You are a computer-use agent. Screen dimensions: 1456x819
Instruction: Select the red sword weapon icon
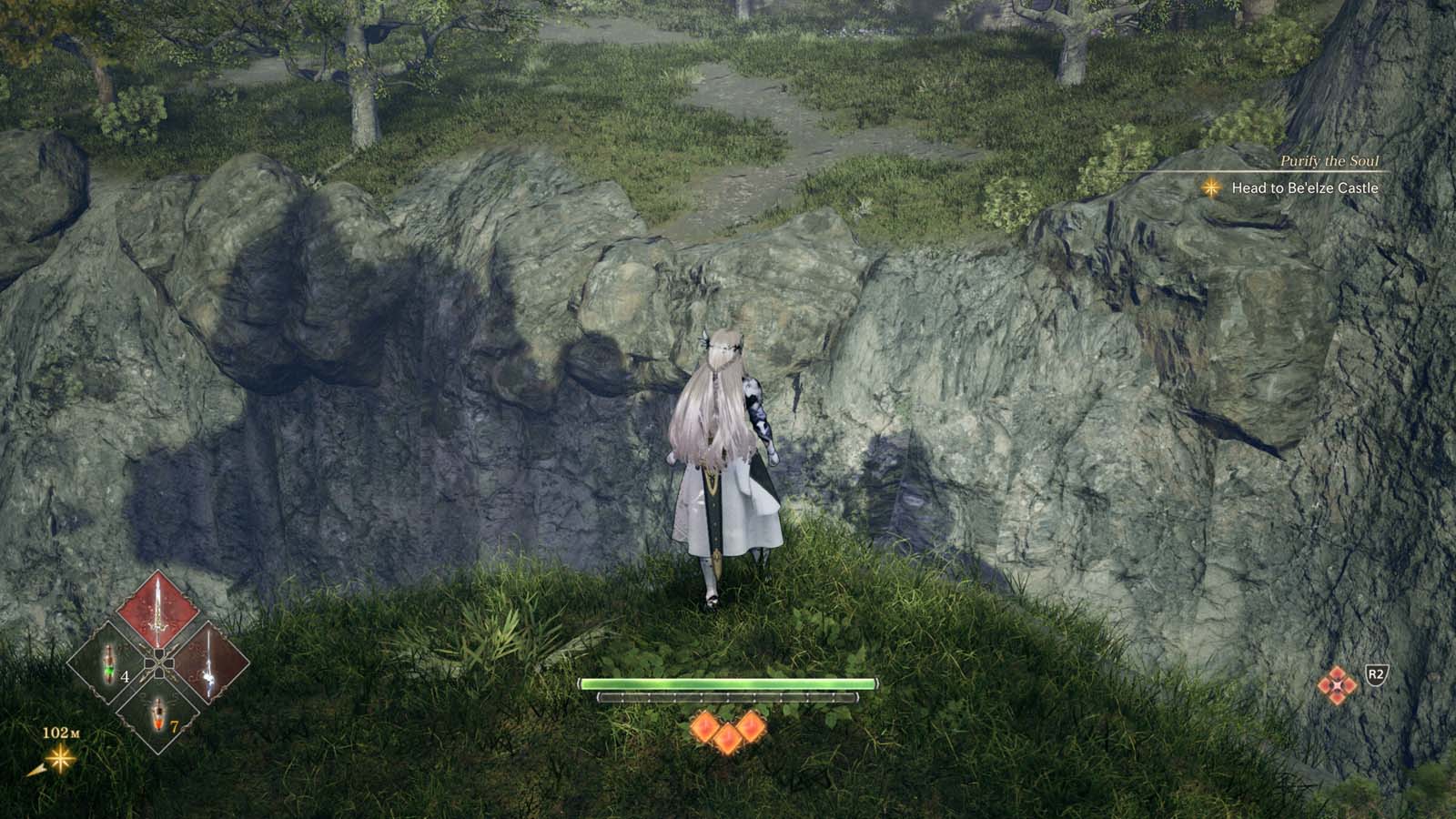pos(157,608)
